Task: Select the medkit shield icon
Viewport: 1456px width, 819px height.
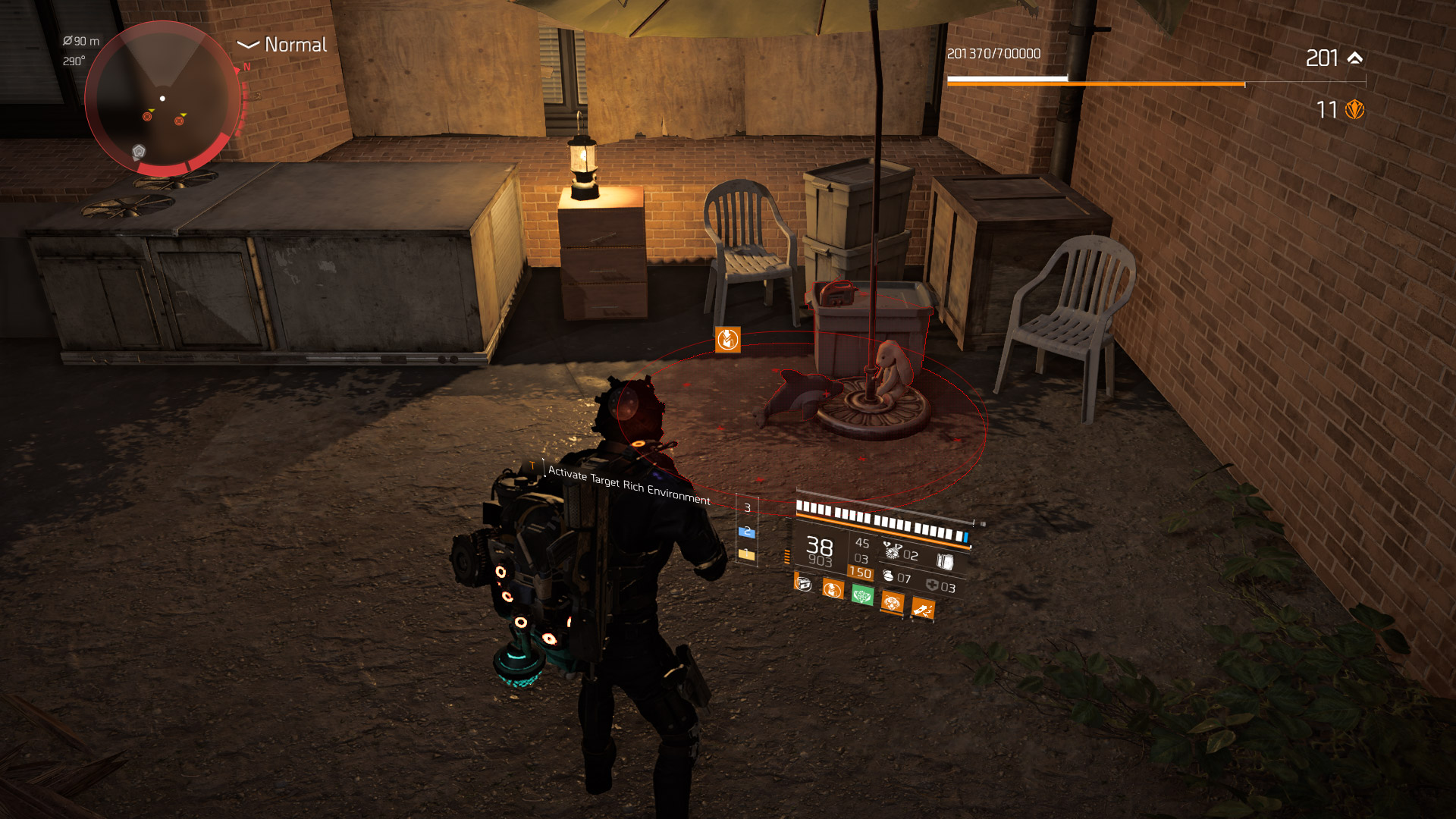Action: point(932,585)
